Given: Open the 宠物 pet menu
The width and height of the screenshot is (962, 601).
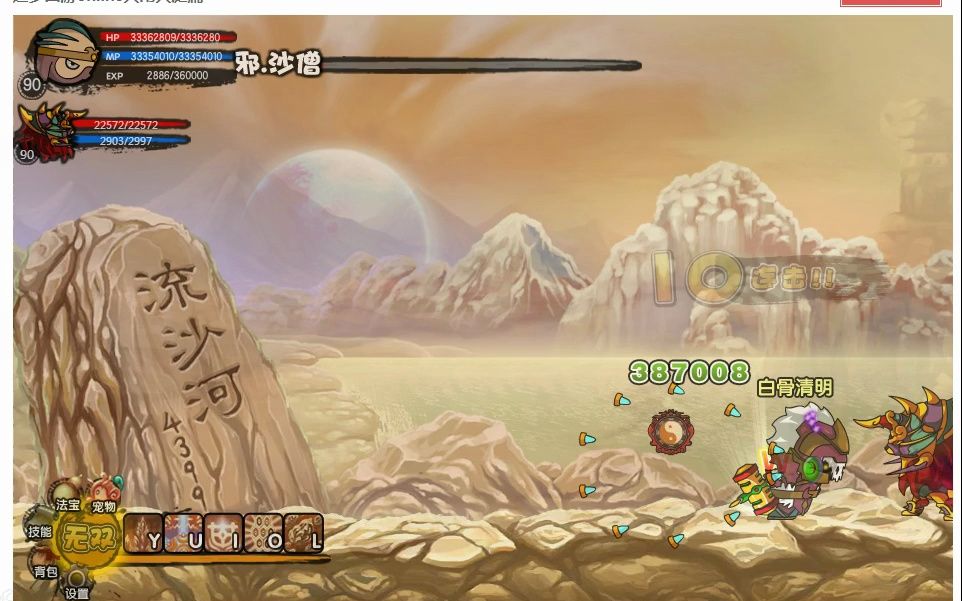Looking at the screenshot, I should tap(104, 497).
